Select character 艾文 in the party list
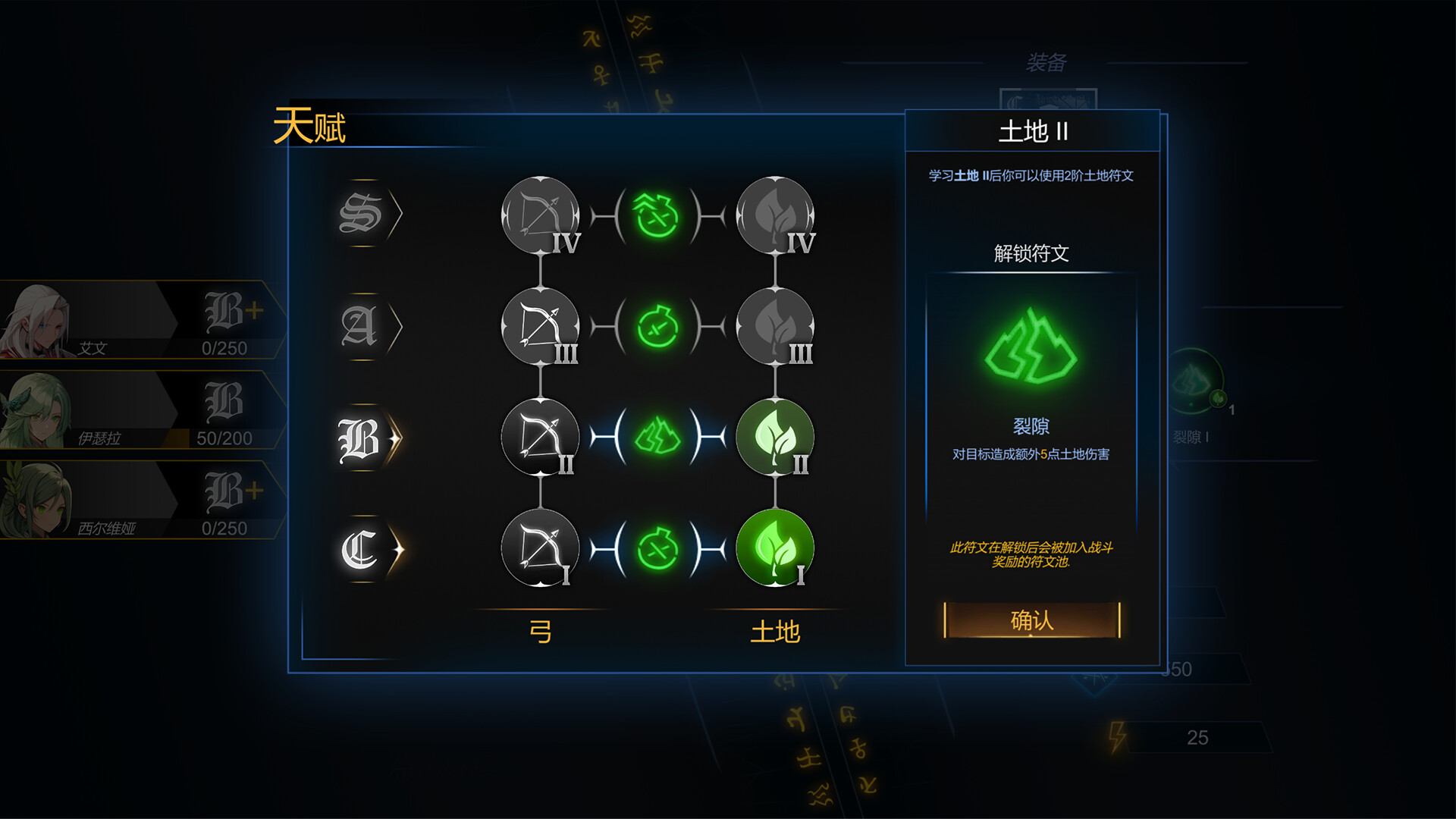 point(136,320)
